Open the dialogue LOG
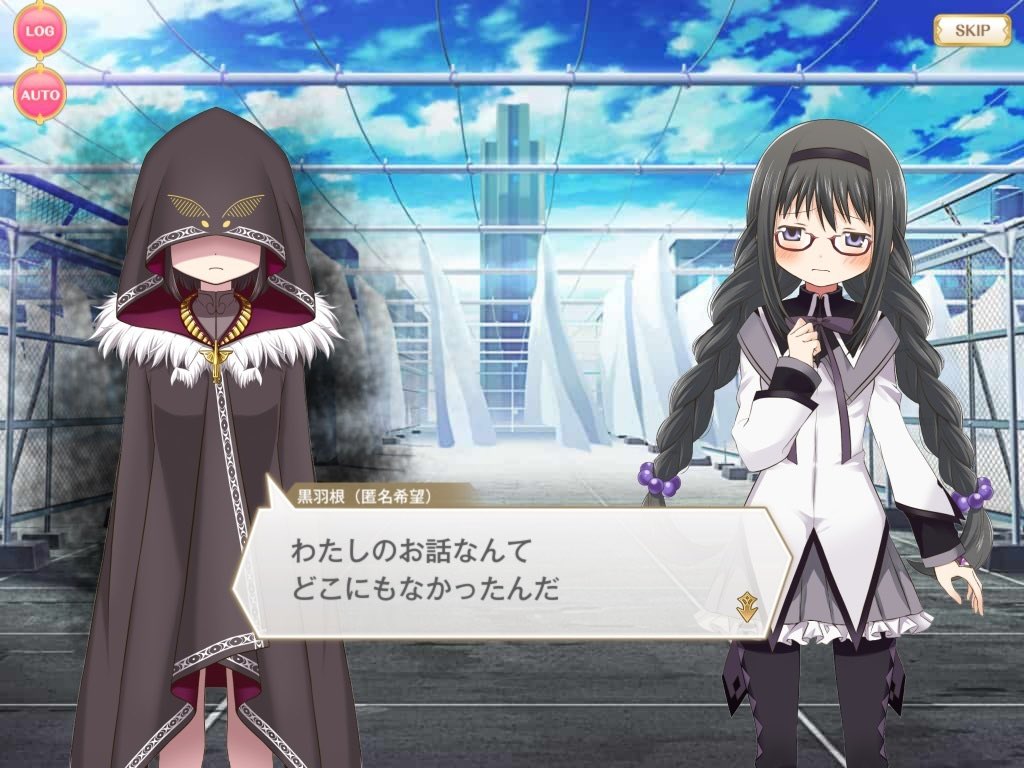 pyautogui.click(x=40, y=30)
